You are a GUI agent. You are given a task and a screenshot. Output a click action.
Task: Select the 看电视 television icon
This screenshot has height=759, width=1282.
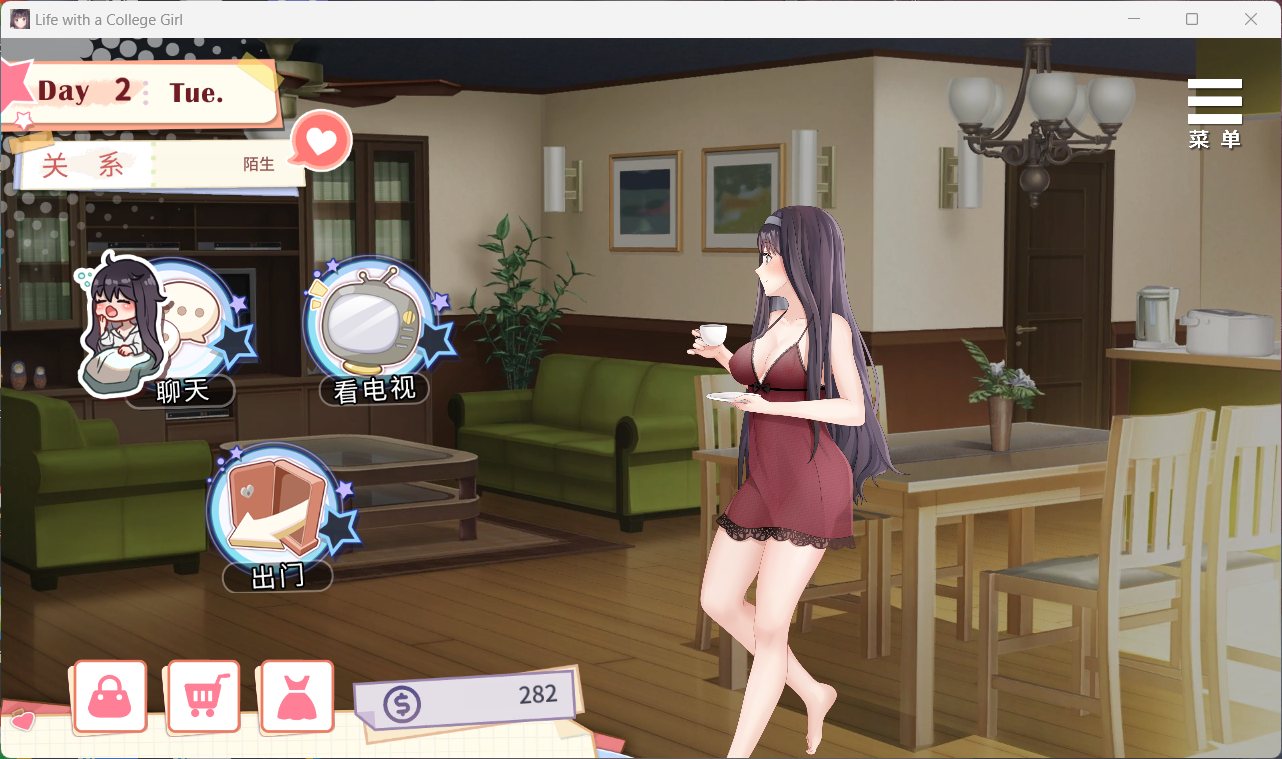pyautogui.click(x=372, y=320)
